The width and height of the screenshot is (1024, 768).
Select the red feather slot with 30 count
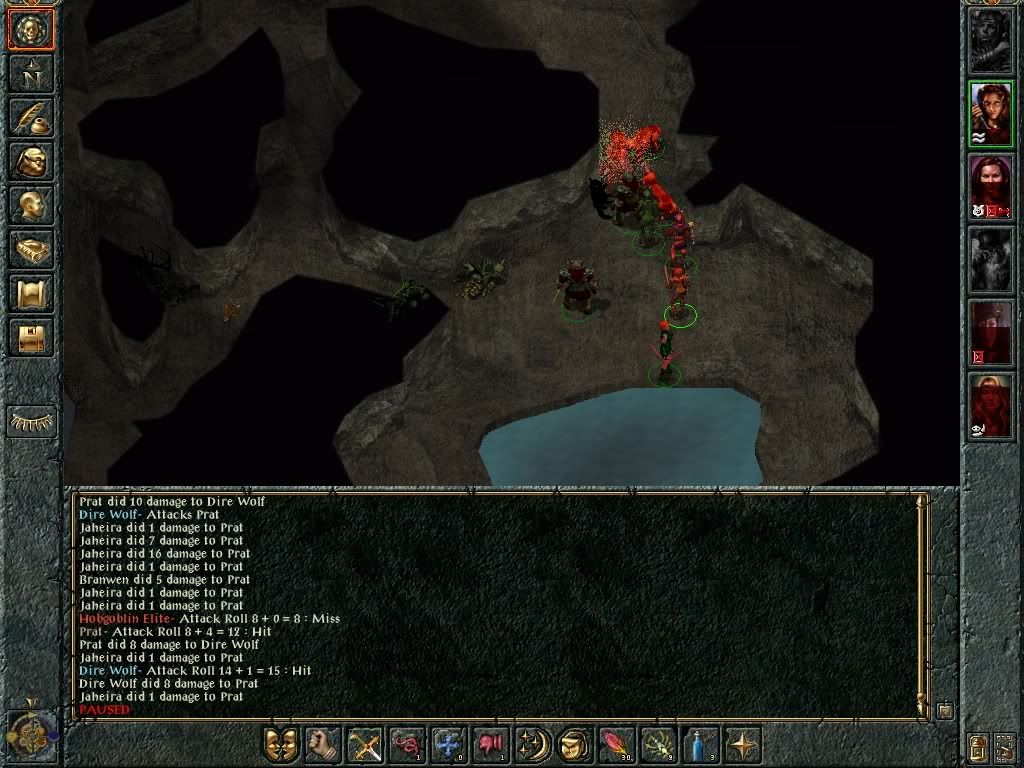click(615, 745)
